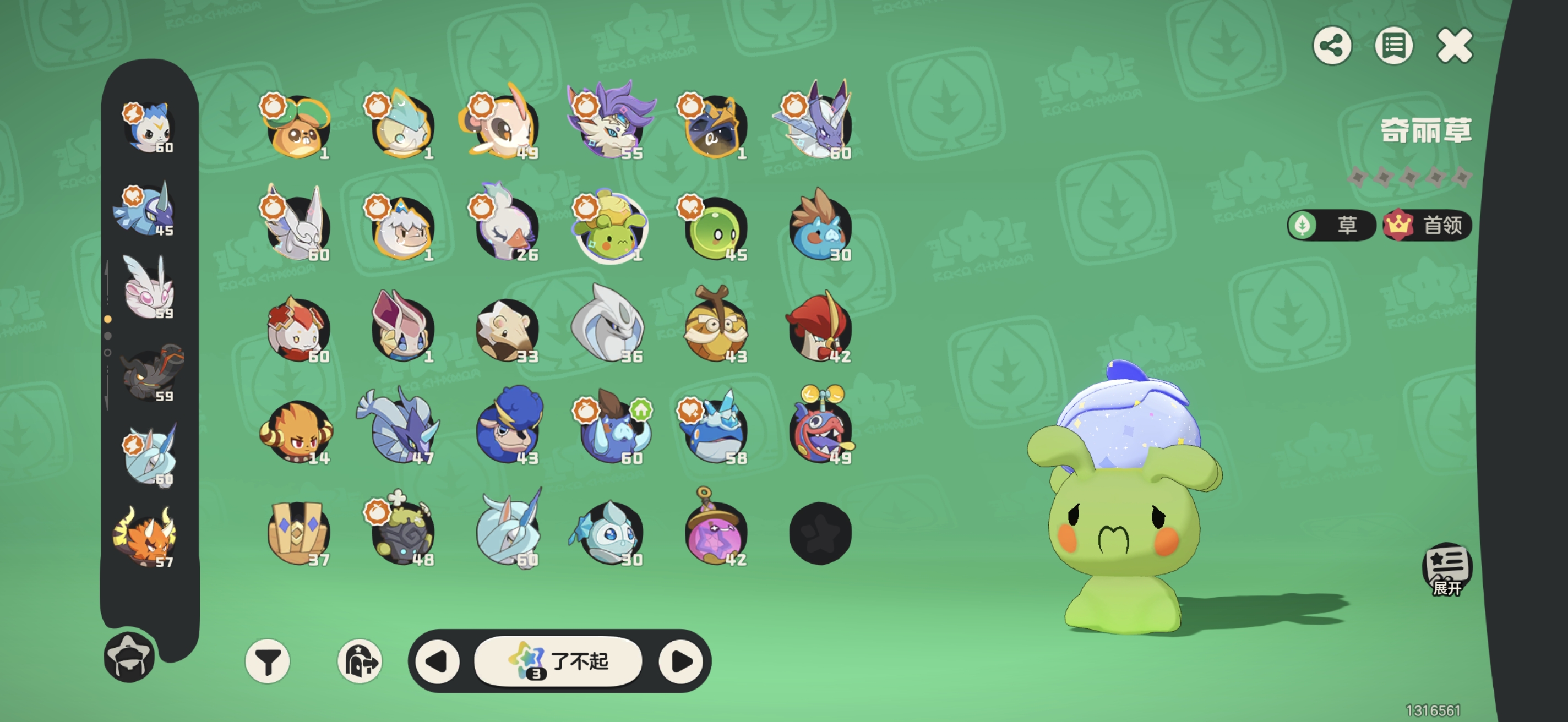Close the pet storage screen
This screenshot has height=722, width=1568.
click(x=1454, y=46)
